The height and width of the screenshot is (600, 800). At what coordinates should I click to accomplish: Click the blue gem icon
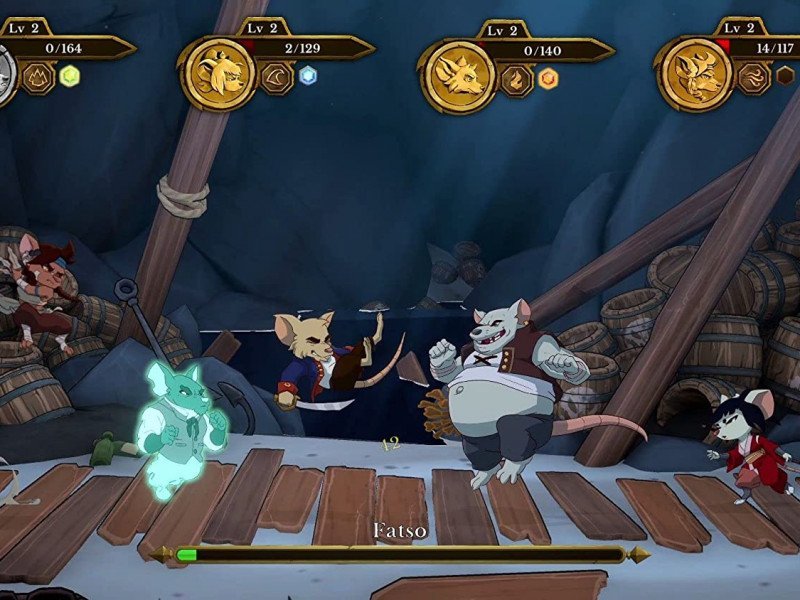pos(309,76)
